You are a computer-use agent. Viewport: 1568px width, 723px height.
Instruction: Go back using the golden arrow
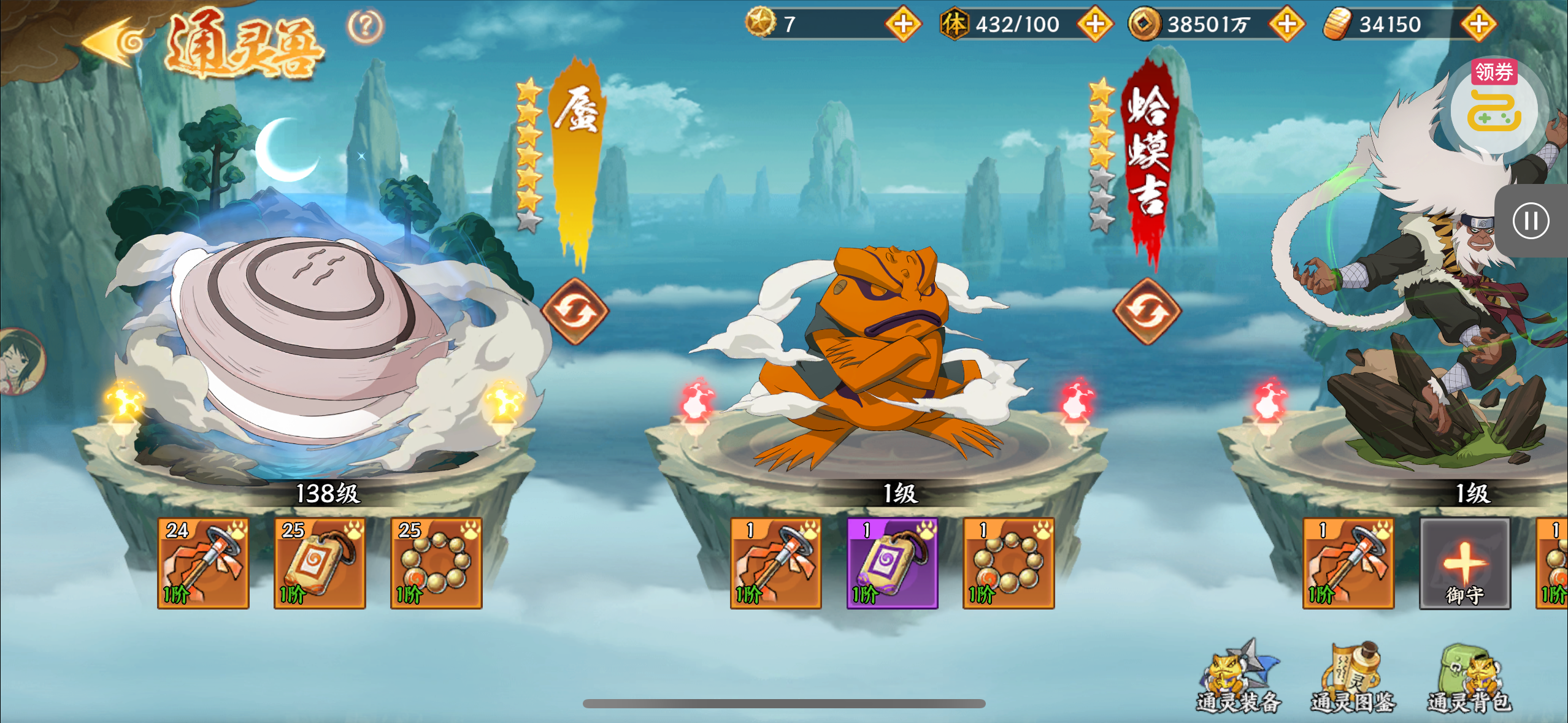tap(114, 42)
